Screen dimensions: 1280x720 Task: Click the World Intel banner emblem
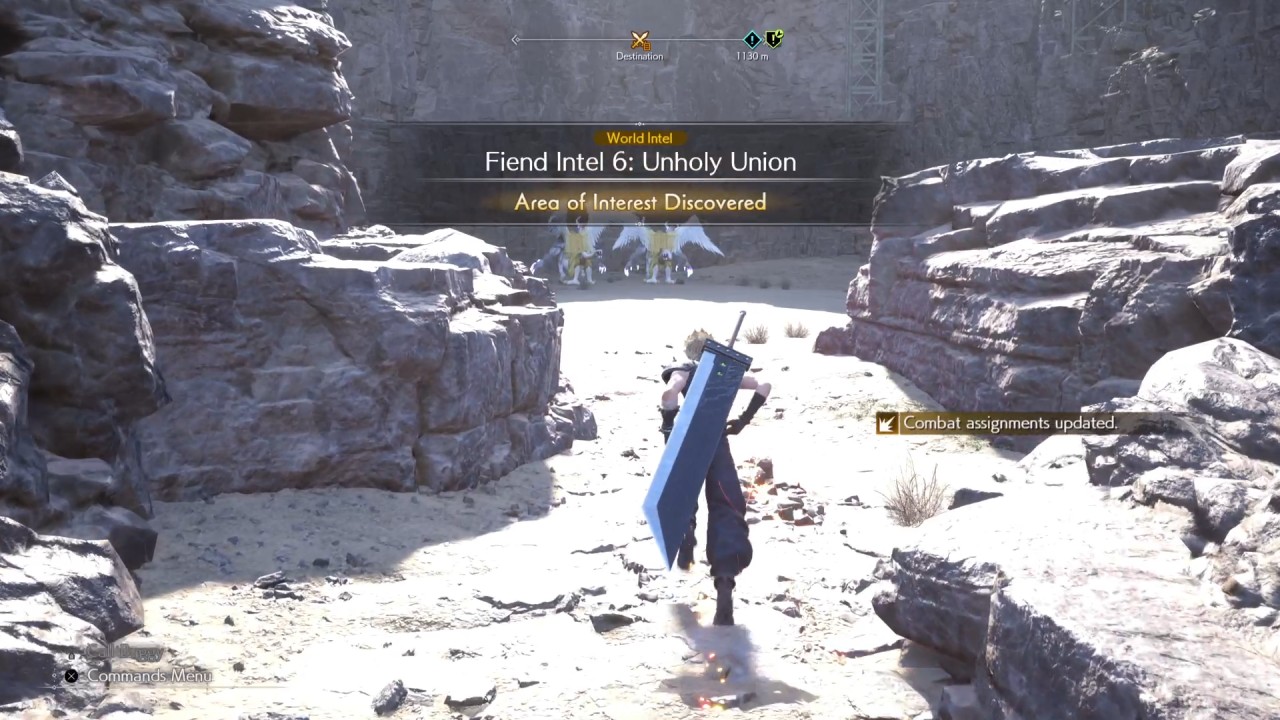[640, 138]
